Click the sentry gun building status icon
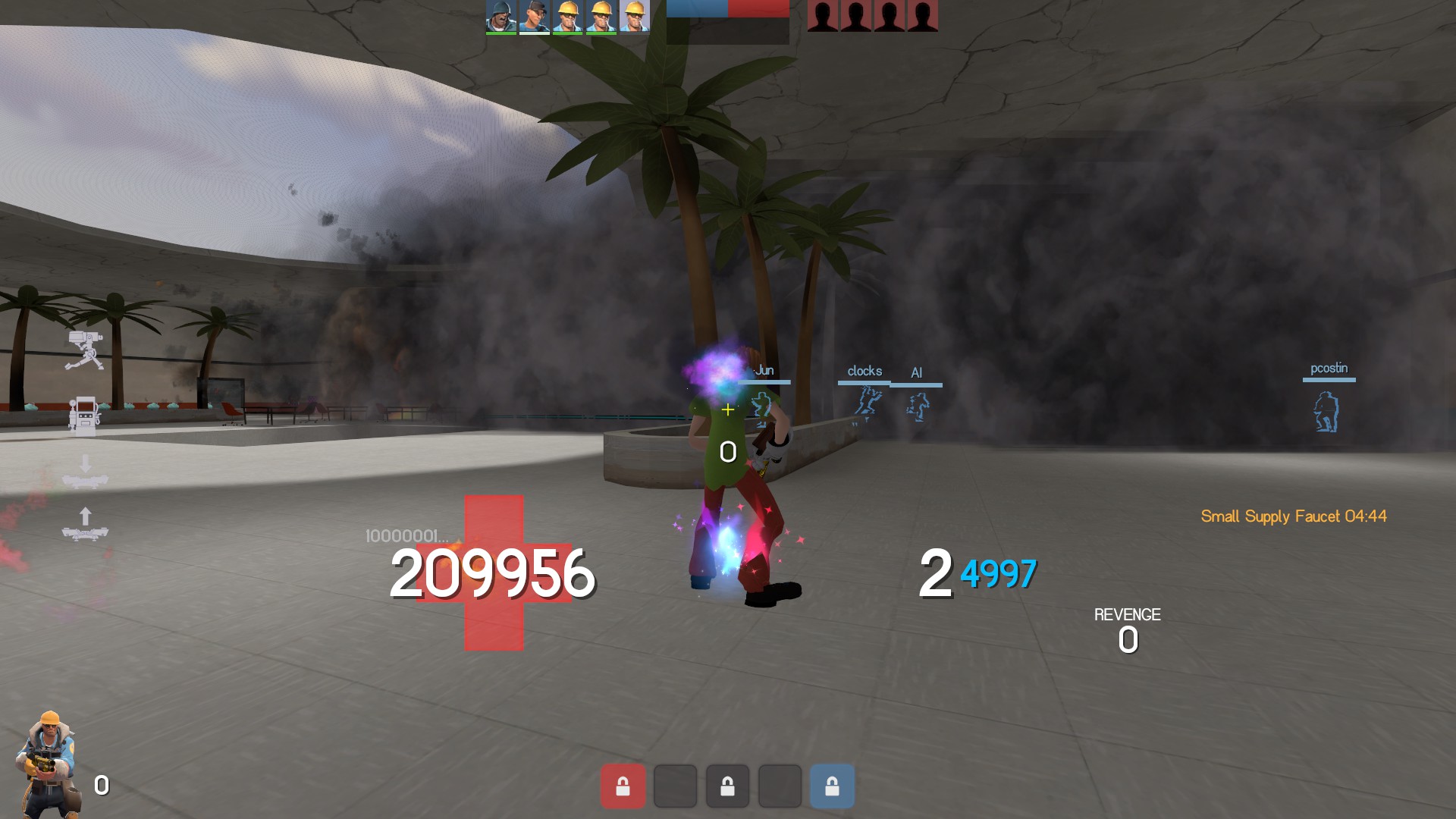Viewport: 1456px width, 819px height. click(85, 350)
